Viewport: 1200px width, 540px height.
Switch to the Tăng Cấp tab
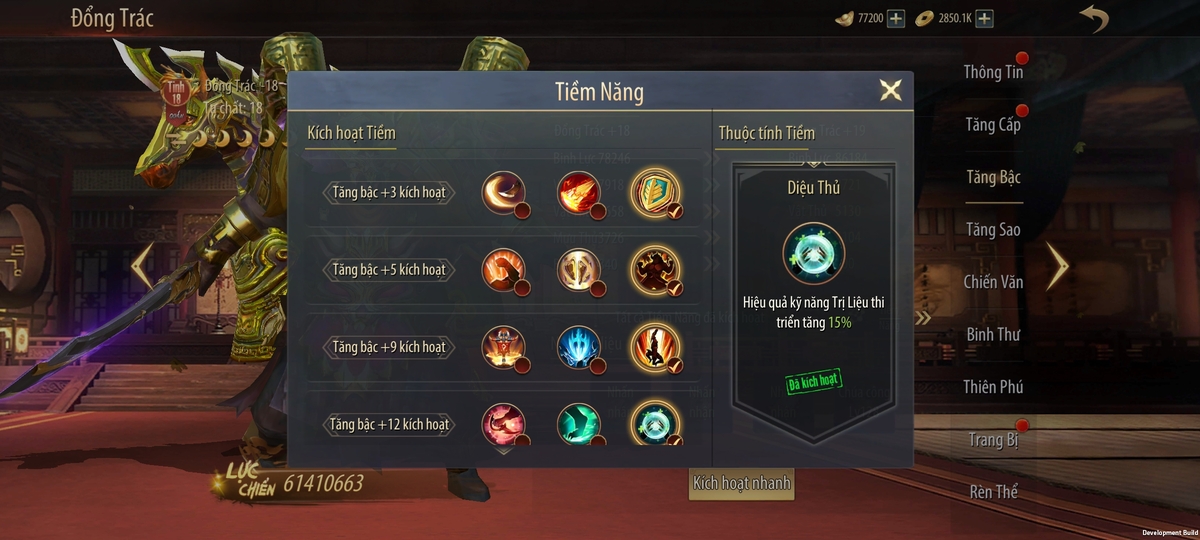coord(993,125)
